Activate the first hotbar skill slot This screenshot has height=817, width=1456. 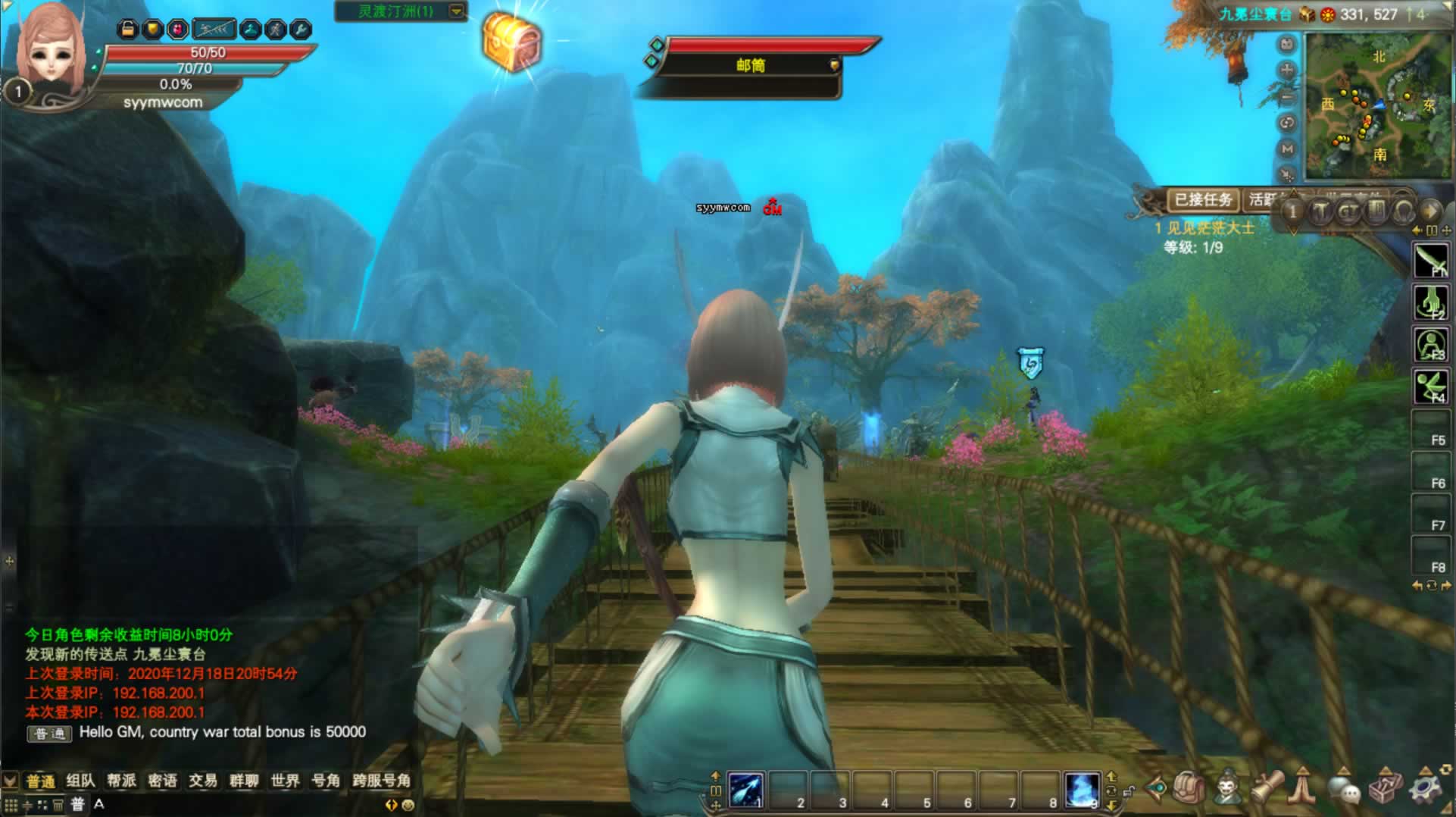[746, 790]
